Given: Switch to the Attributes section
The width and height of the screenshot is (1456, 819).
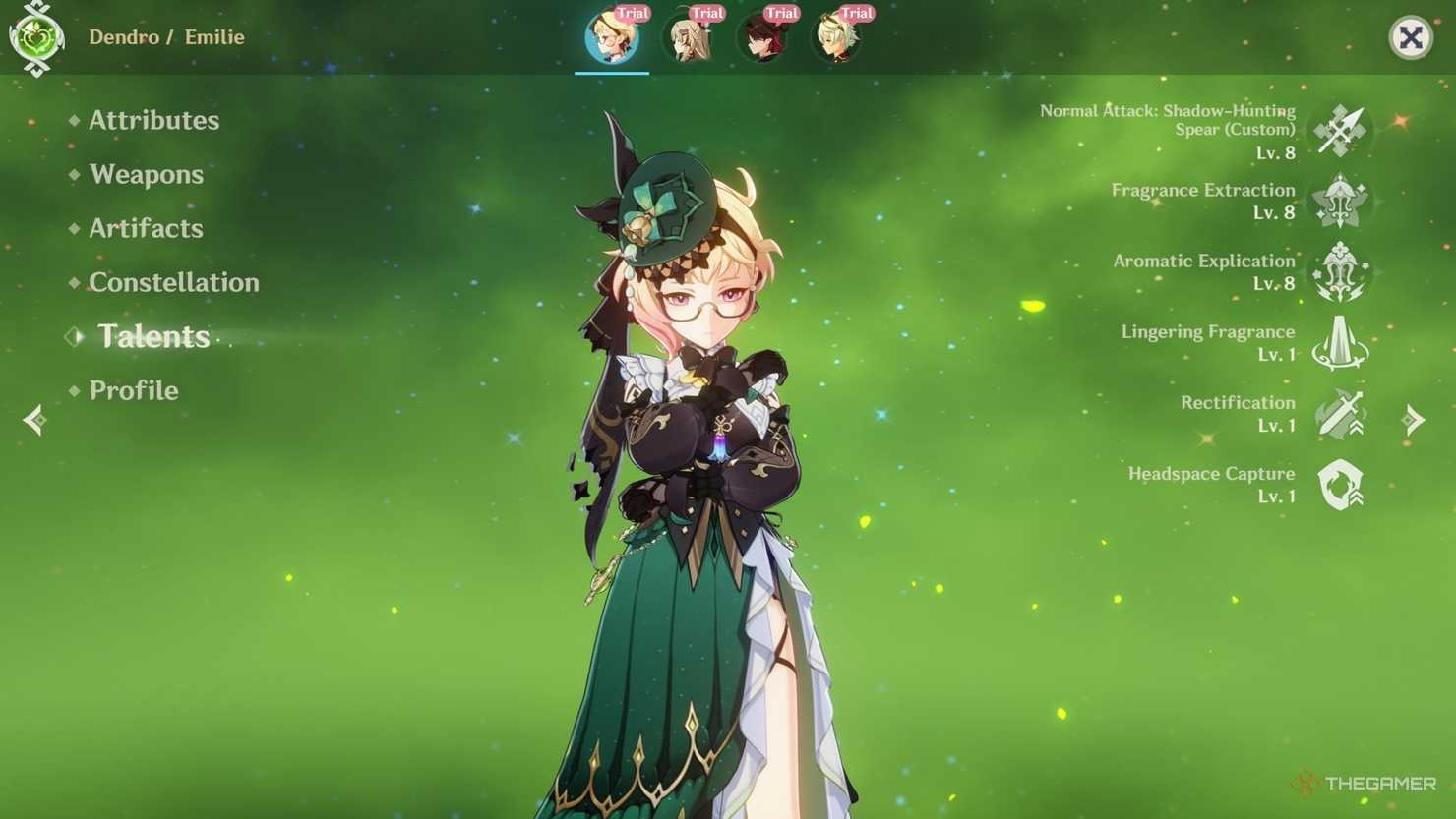Looking at the screenshot, I should pos(153,120).
